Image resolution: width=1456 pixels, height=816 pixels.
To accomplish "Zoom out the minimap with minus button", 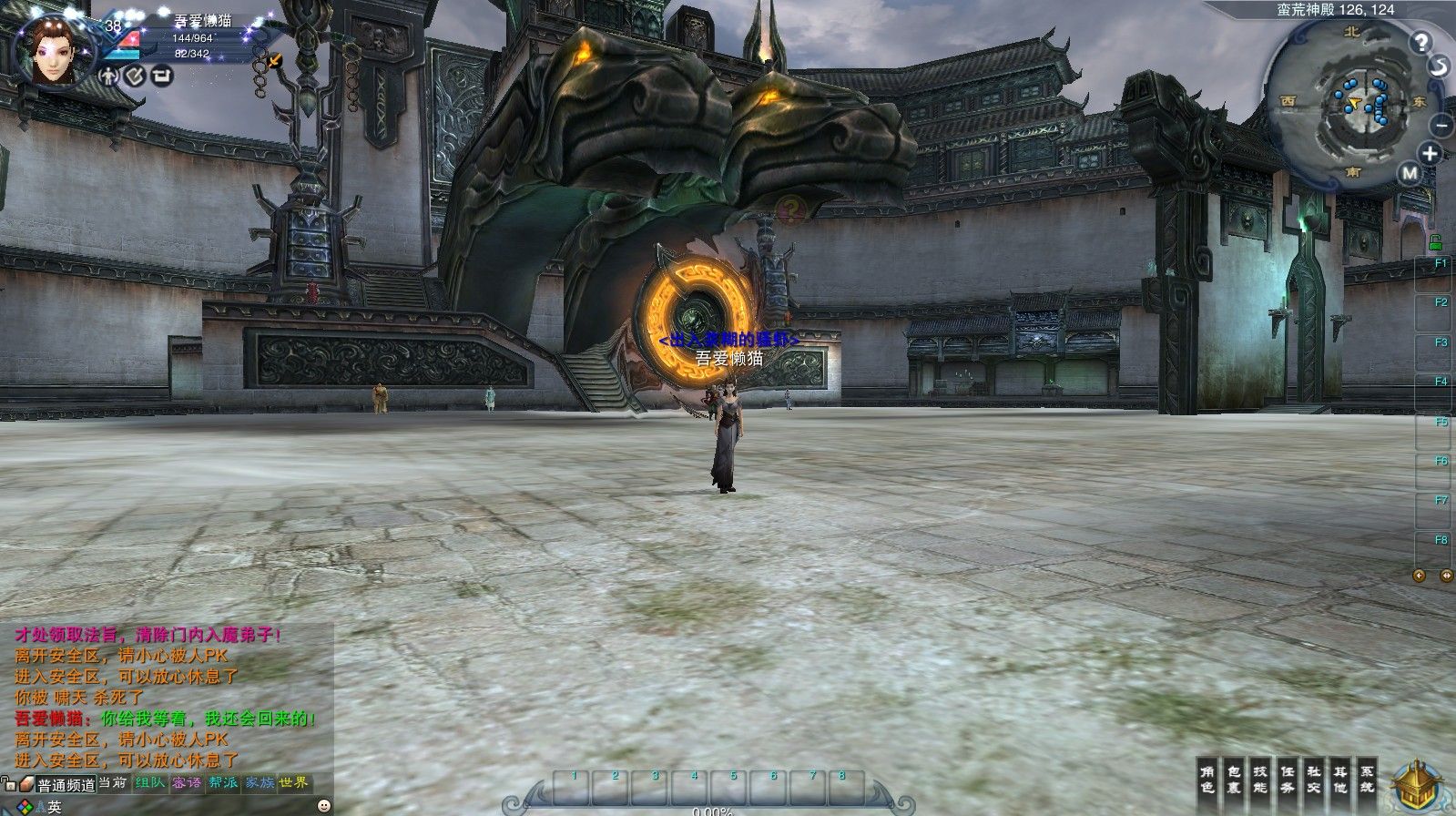I will (1441, 125).
